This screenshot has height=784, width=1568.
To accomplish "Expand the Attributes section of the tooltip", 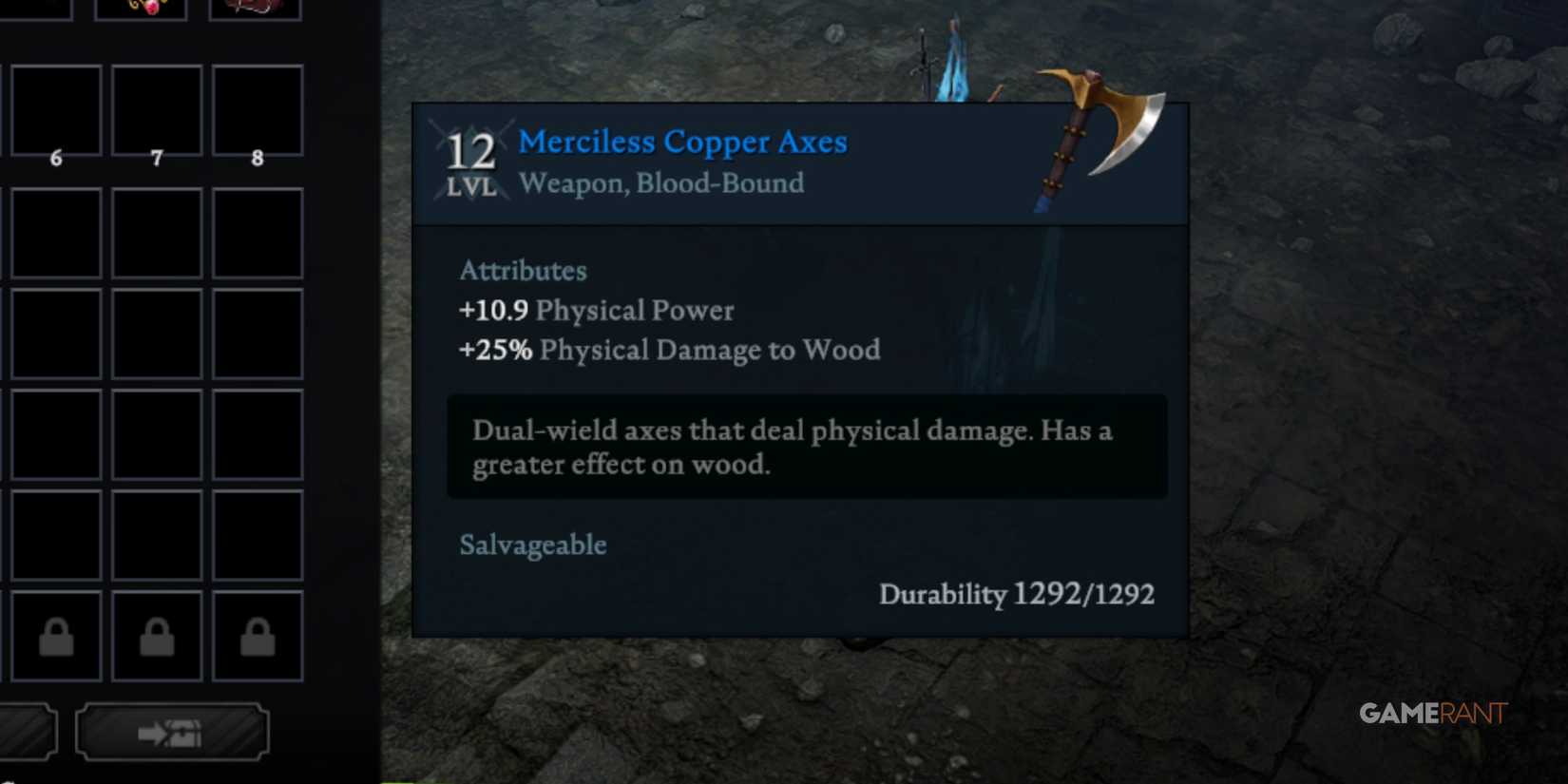I will pos(523,271).
